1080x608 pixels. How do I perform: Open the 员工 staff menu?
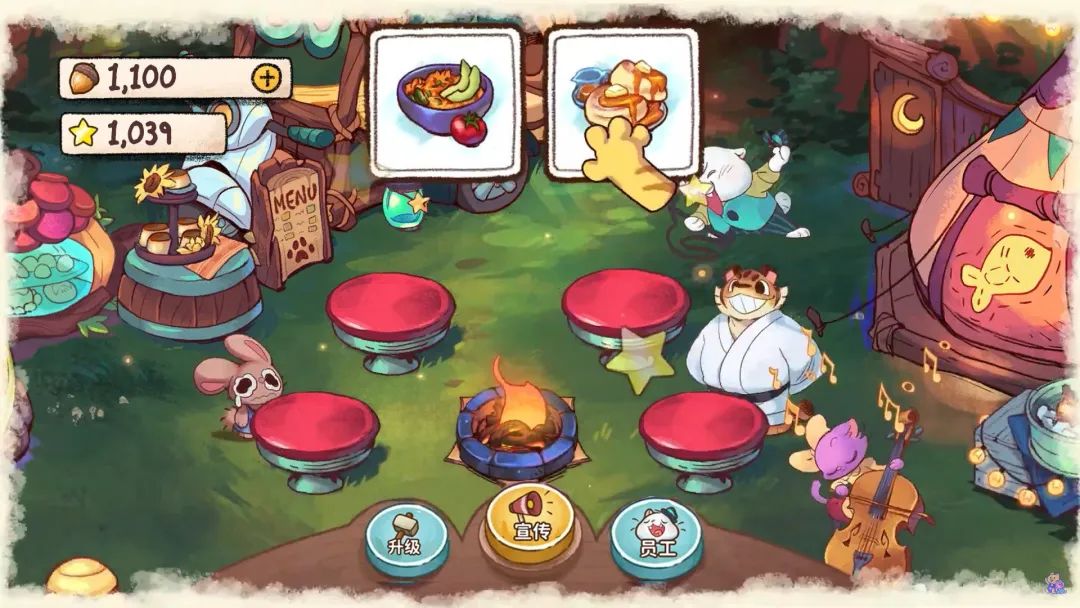tap(656, 537)
